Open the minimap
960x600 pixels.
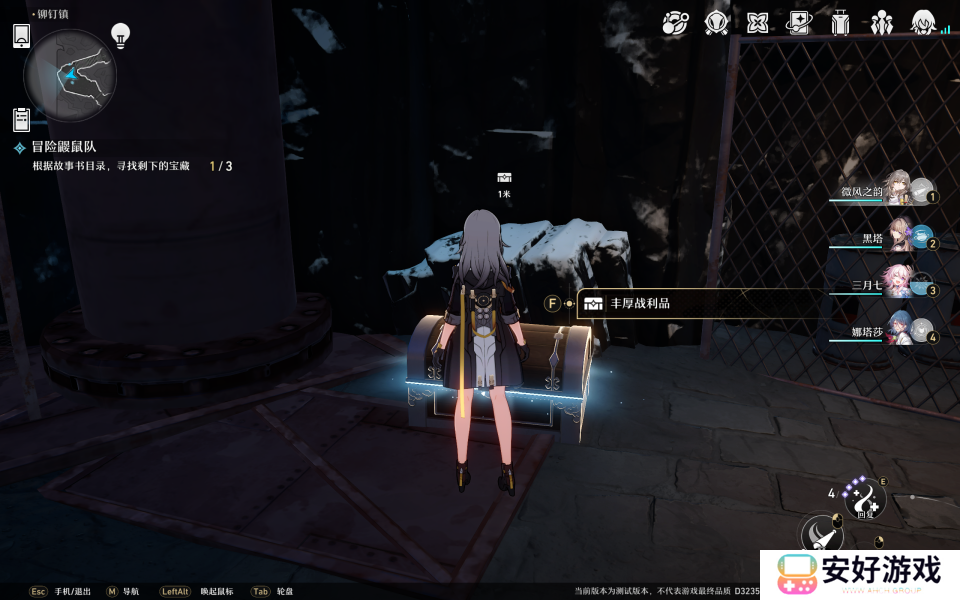(x=70, y=75)
